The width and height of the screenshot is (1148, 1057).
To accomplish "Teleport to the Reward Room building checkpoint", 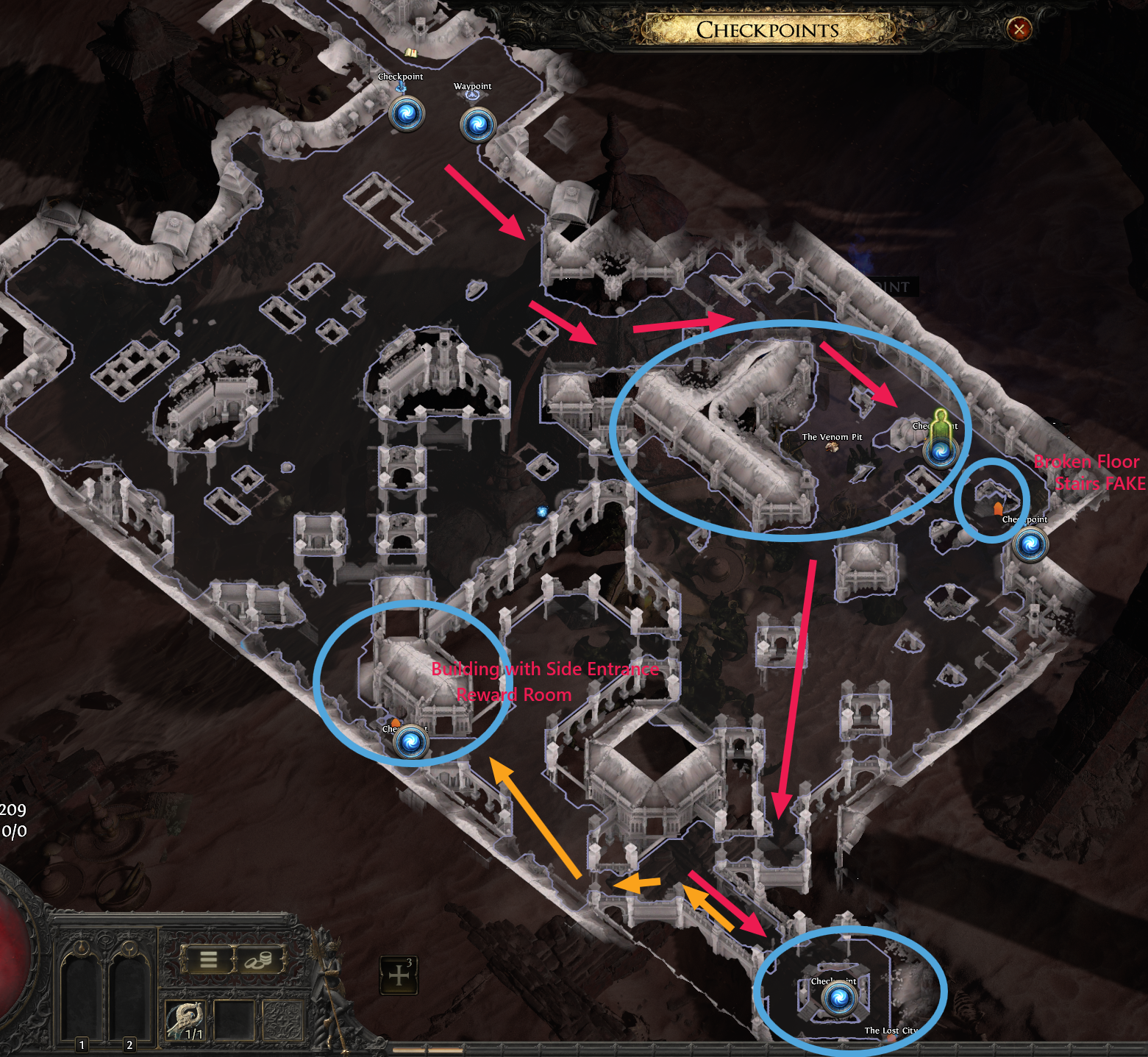I will tap(411, 742).
